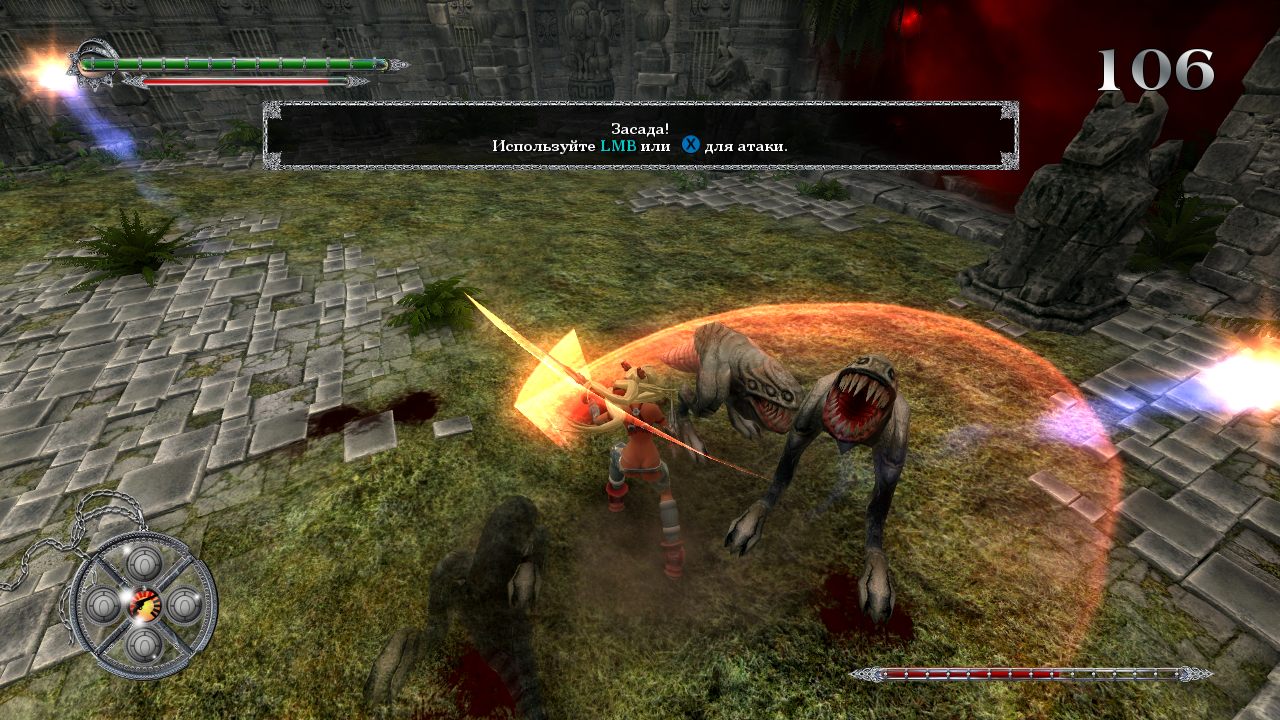Click the bottom spell slot on the medallion

click(144, 644)
